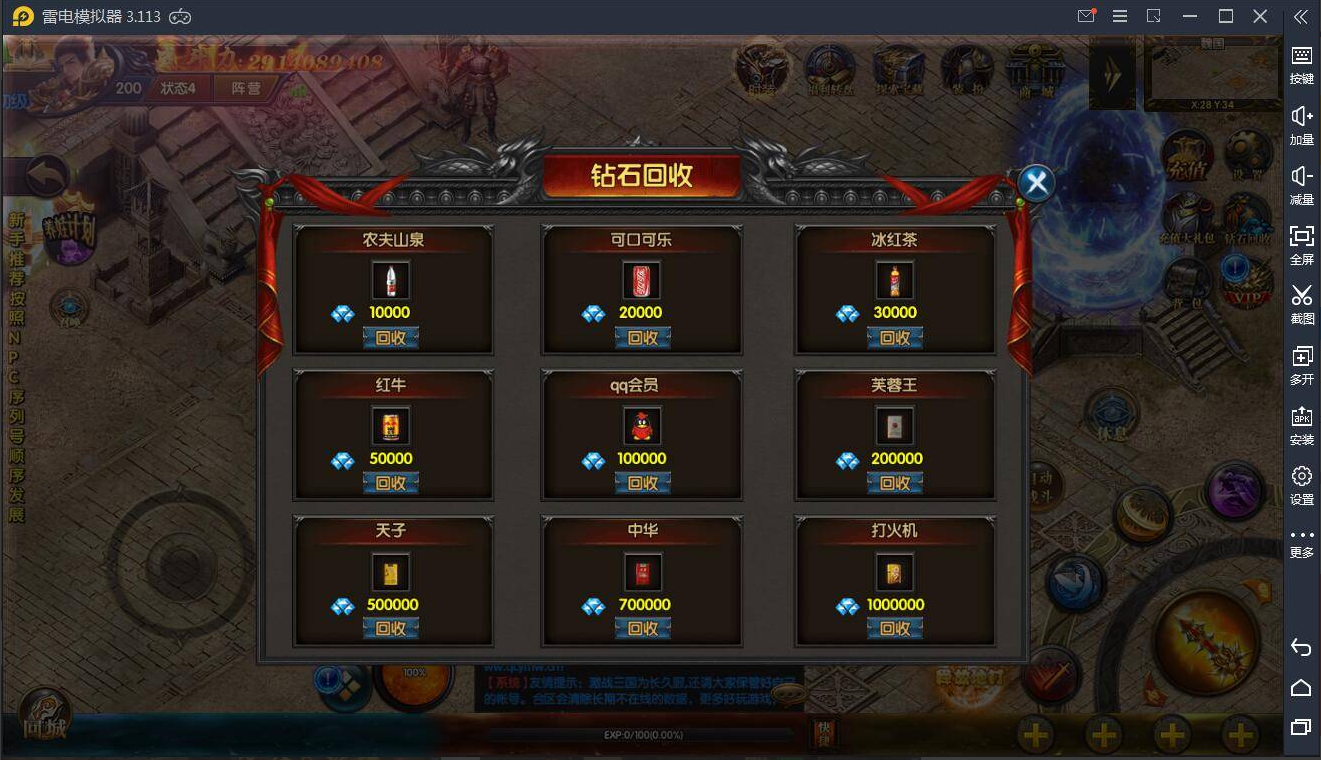Recycle 打火机 for 1000000 diamonds
The height and width of the screenshot is (760, 1321).
pos(894,629)
